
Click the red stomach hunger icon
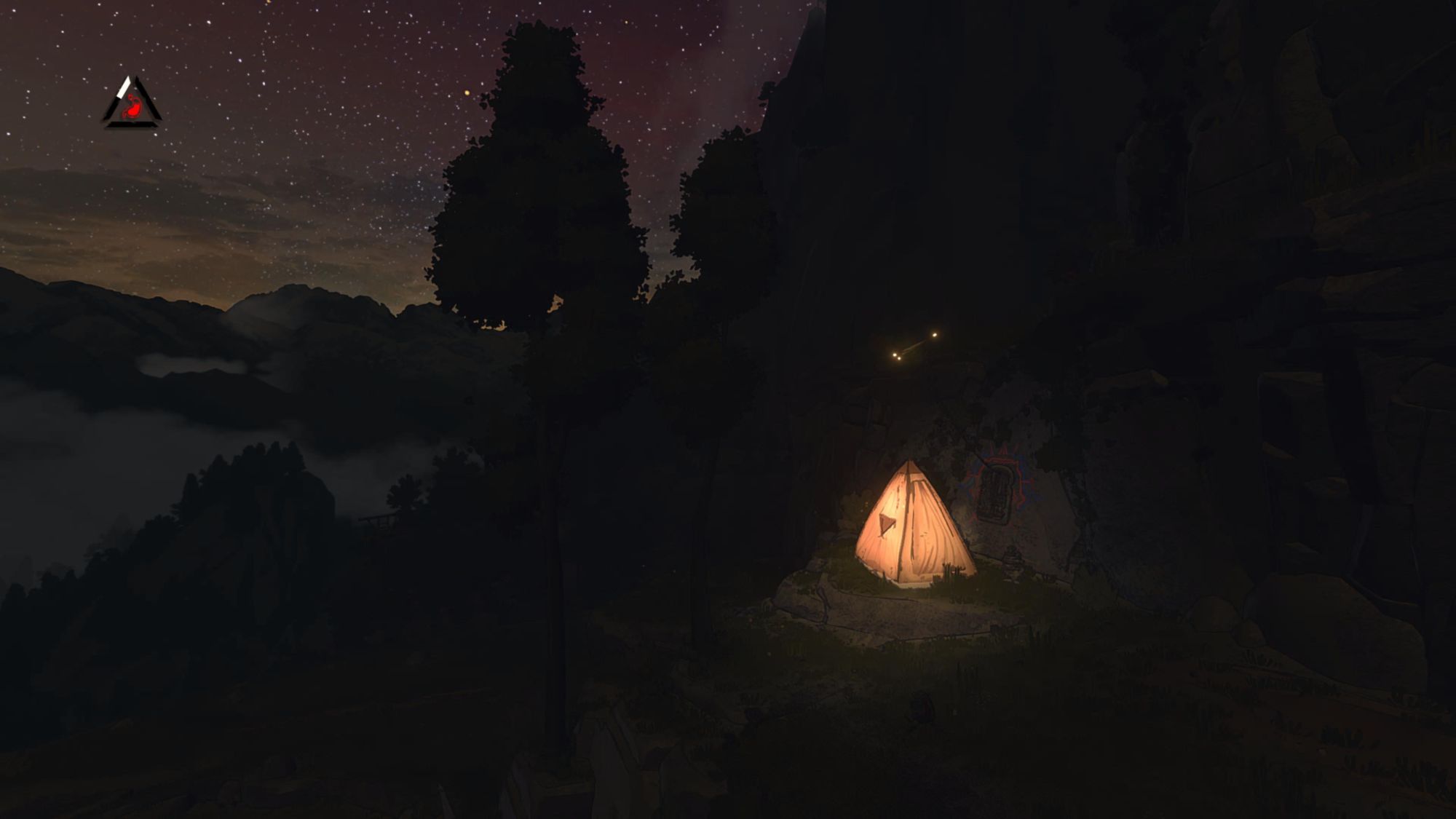pos(131,107)
